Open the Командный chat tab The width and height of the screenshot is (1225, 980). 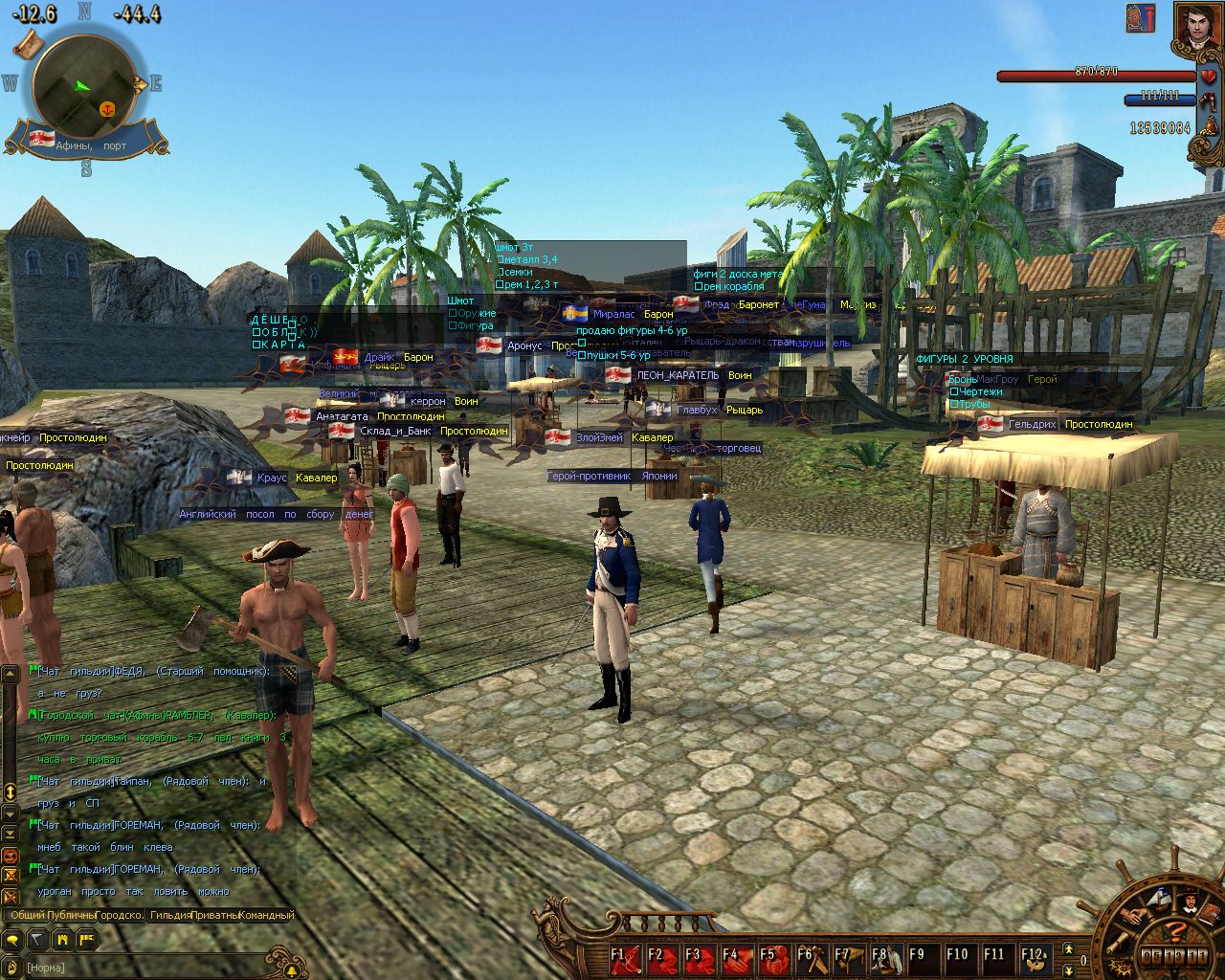(x=266, y=915)
